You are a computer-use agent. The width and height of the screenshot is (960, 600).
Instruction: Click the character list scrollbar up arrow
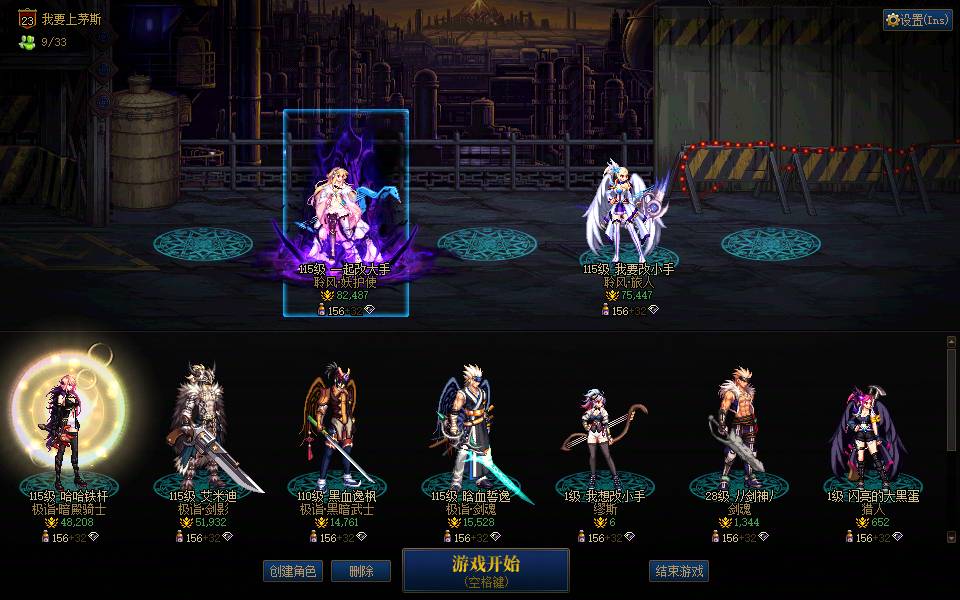tap(951, 341)
